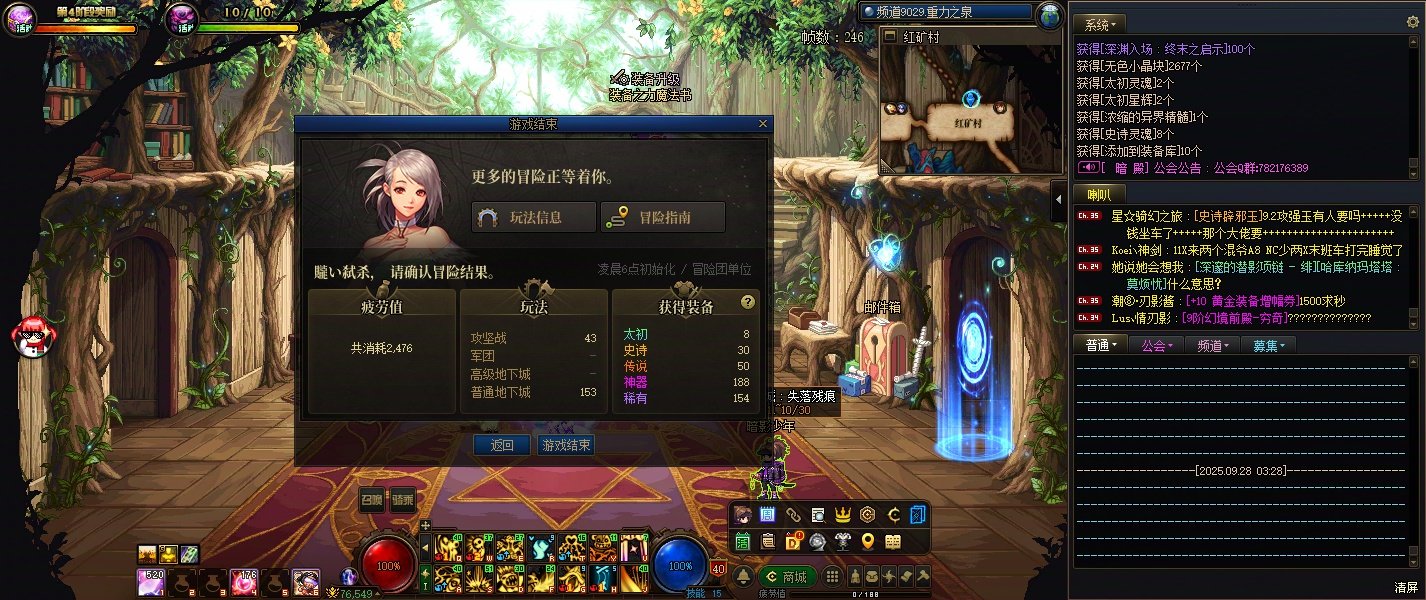1426x600 pixels.
Task: Open the 冒险指南 adventure guide
Action: pos(662,217)
